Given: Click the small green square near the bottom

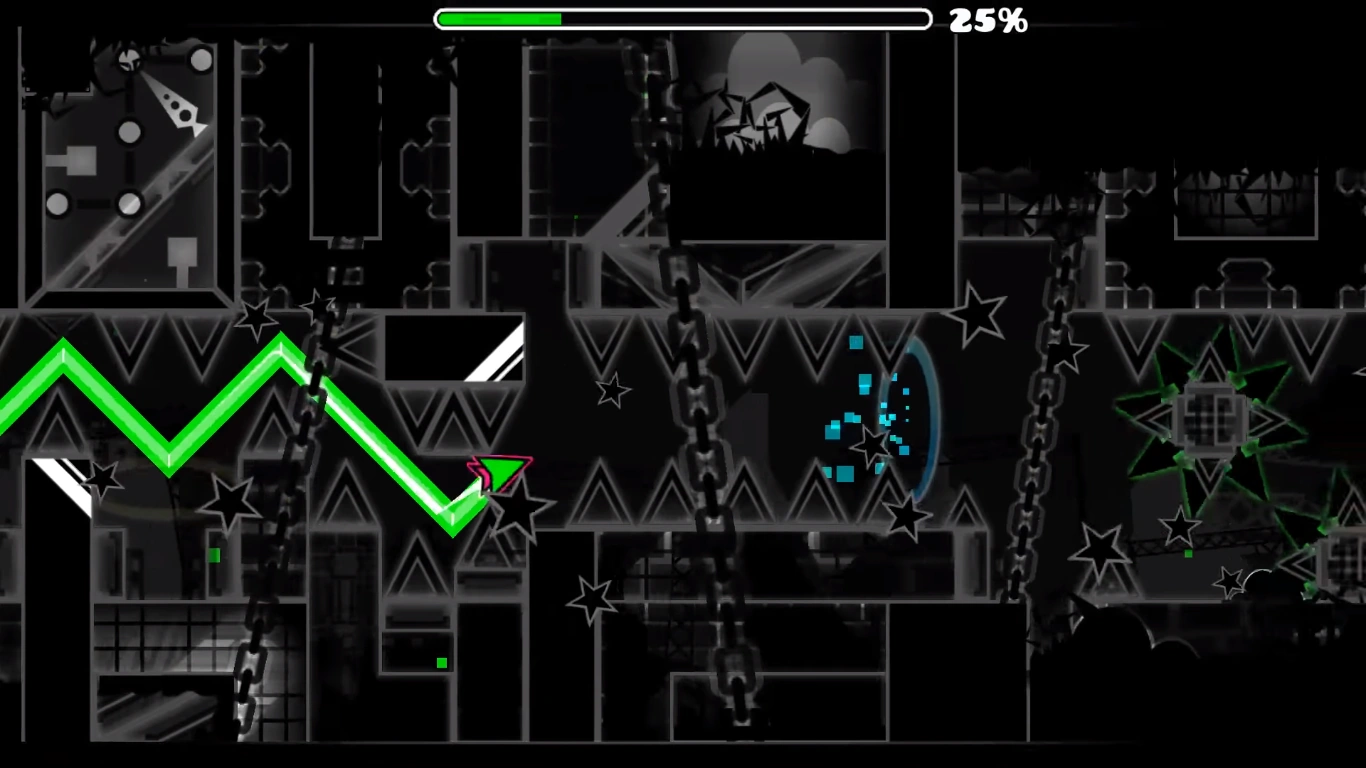Looking at the screenshot, I should [441, 662].
